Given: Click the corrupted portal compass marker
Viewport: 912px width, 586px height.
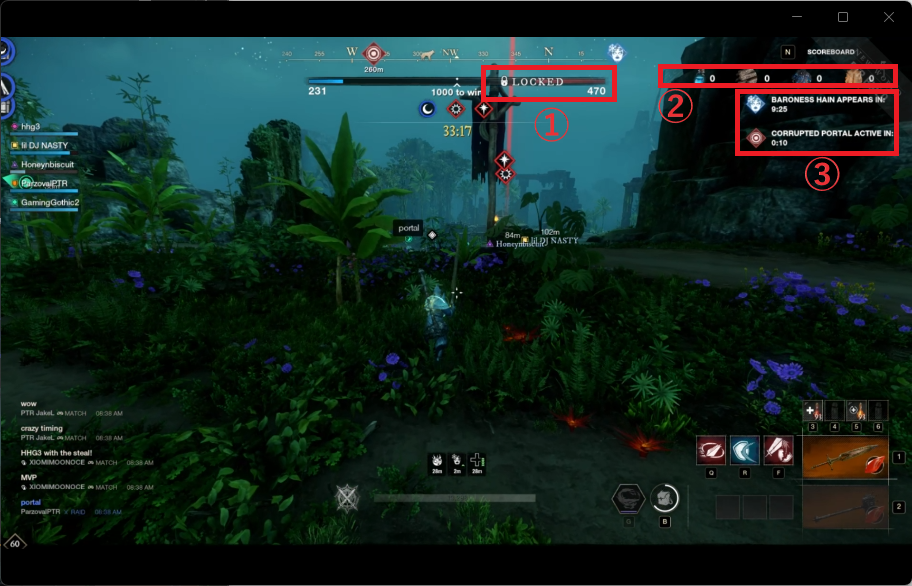Looking at the screenshot, I should (x=374, y=52).
